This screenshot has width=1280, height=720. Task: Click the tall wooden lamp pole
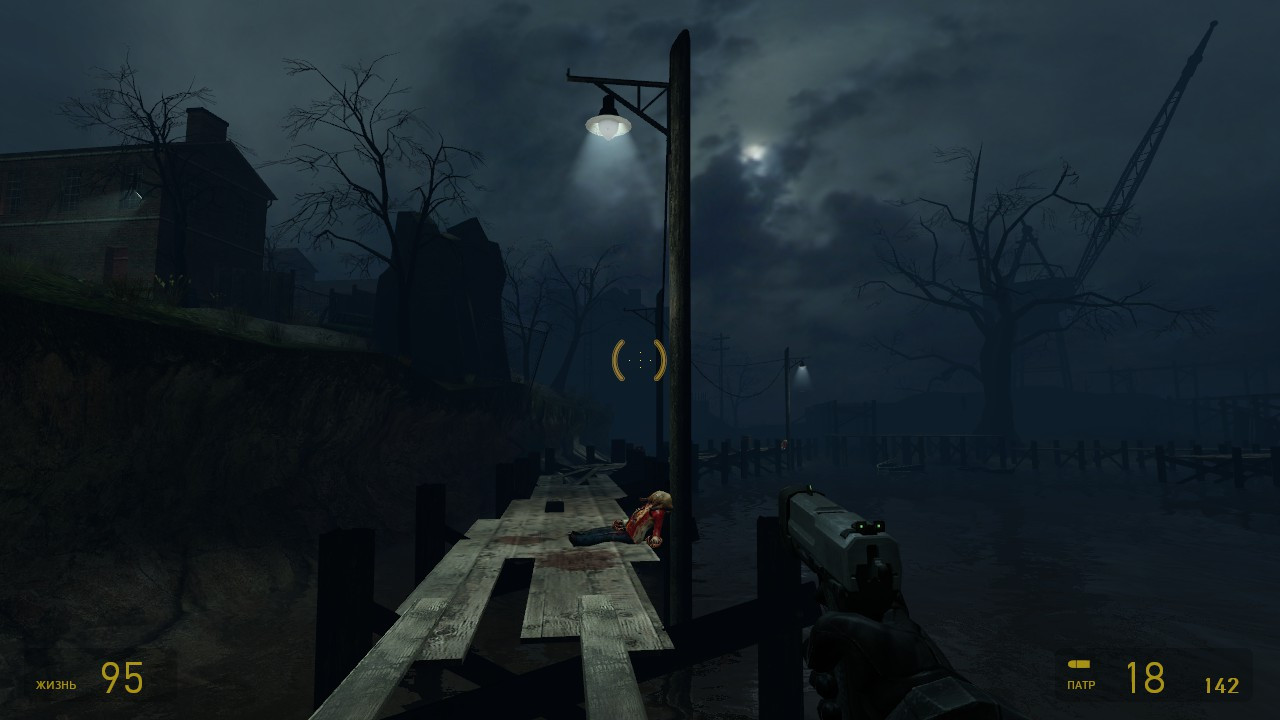click(680, 300)
